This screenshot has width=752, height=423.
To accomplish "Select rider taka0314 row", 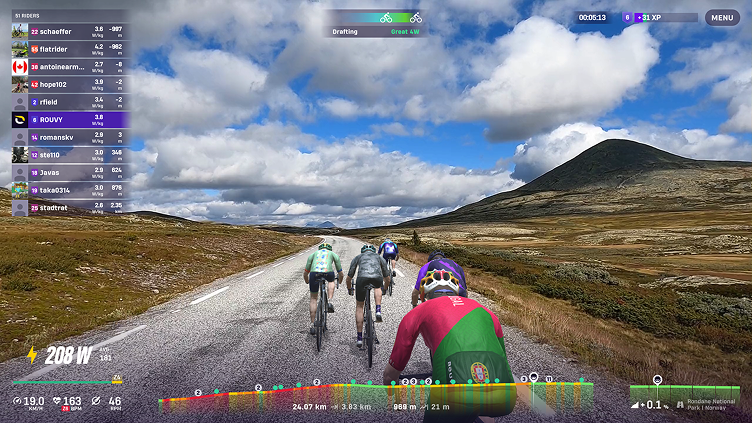I will (x=68, y=190).
